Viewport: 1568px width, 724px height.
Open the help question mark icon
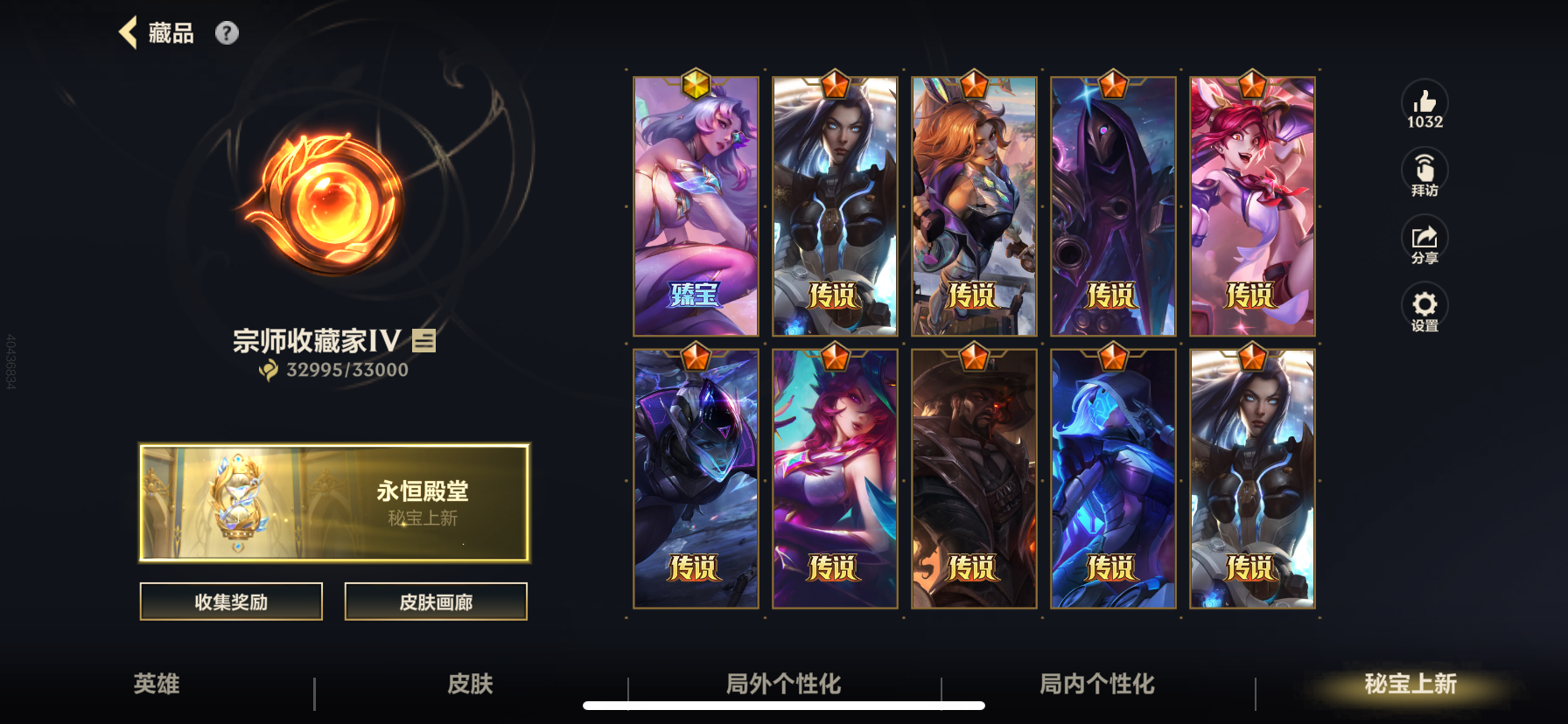tap(228, 33)
